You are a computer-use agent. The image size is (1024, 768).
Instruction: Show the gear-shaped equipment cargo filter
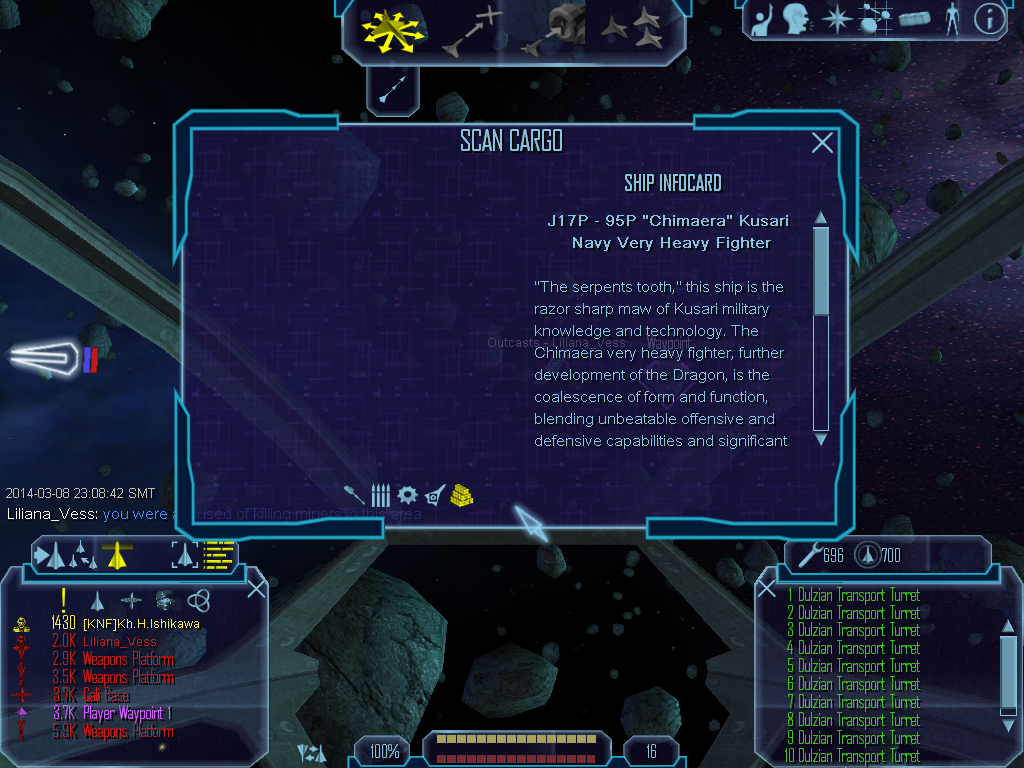pyautogui.click(x=407, y=494)
